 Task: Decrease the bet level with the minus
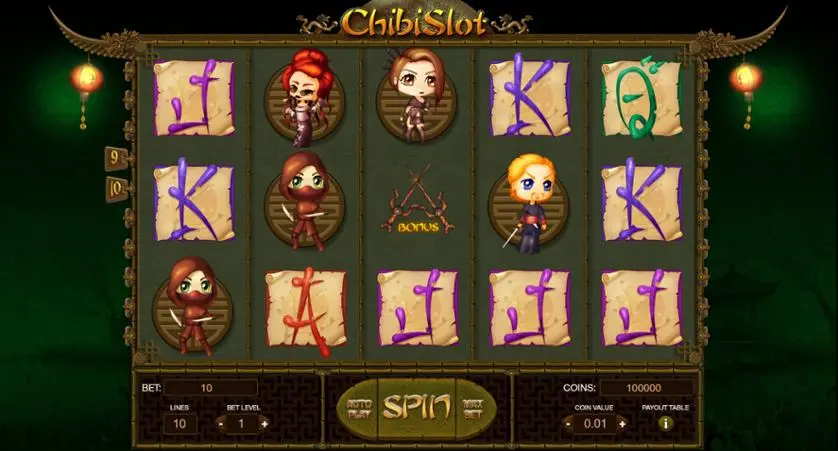click(219, 423)
